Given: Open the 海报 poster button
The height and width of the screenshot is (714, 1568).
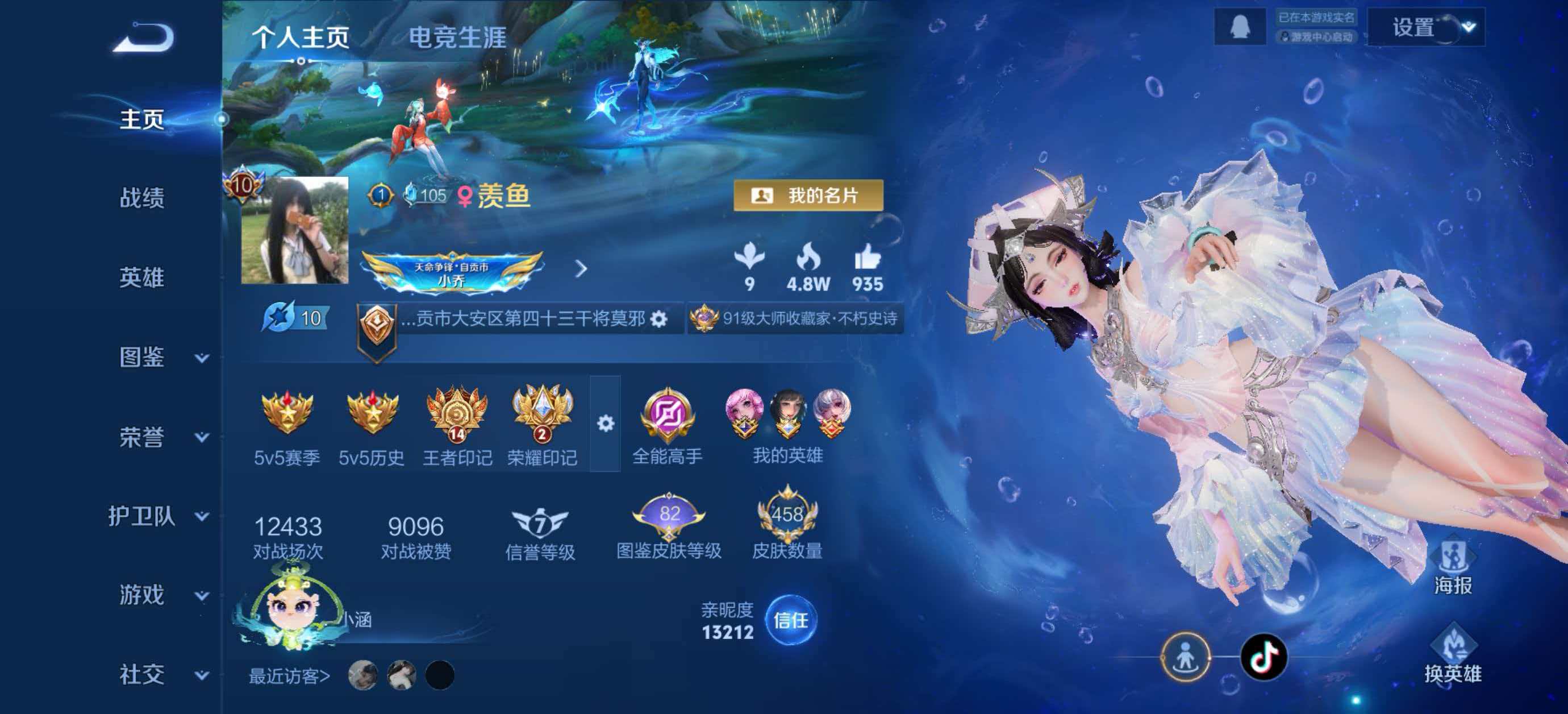Looking at the screenshot, I should 1452,568.
